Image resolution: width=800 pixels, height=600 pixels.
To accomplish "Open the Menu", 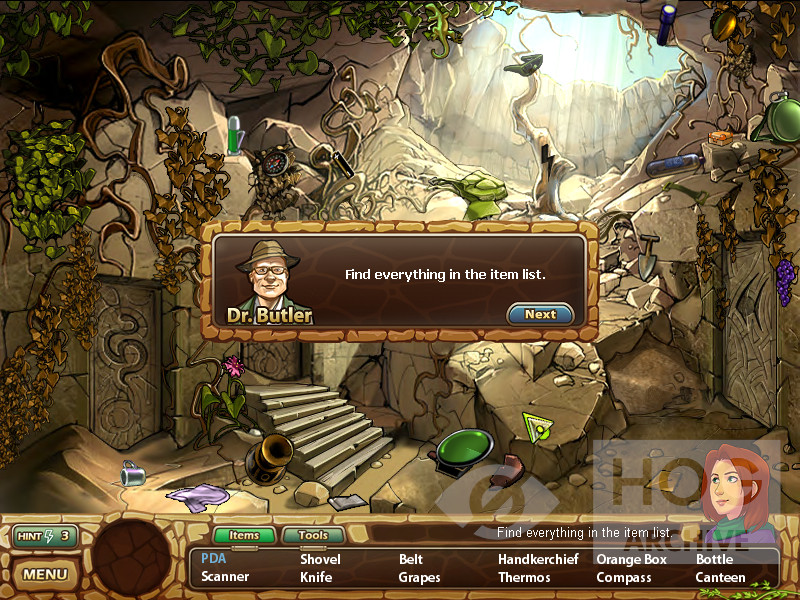I will tap(45, 574).
